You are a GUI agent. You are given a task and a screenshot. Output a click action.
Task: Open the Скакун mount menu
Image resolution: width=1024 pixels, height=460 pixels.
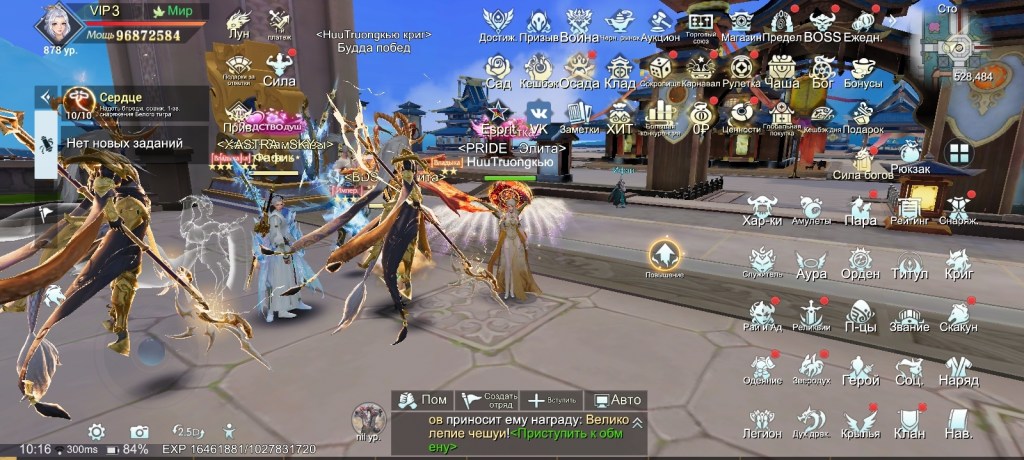958,316
